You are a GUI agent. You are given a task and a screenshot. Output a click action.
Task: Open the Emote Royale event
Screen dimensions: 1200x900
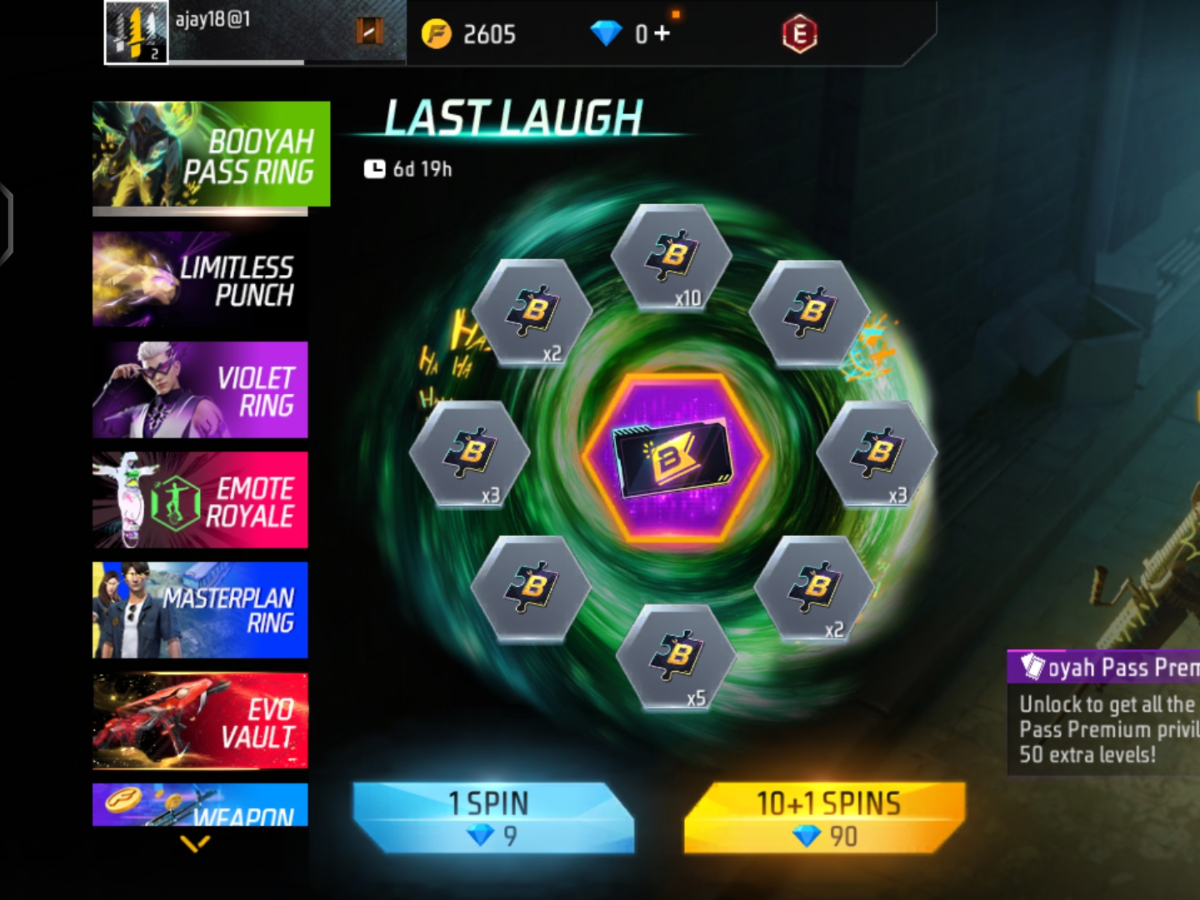[x=200, y=500]
